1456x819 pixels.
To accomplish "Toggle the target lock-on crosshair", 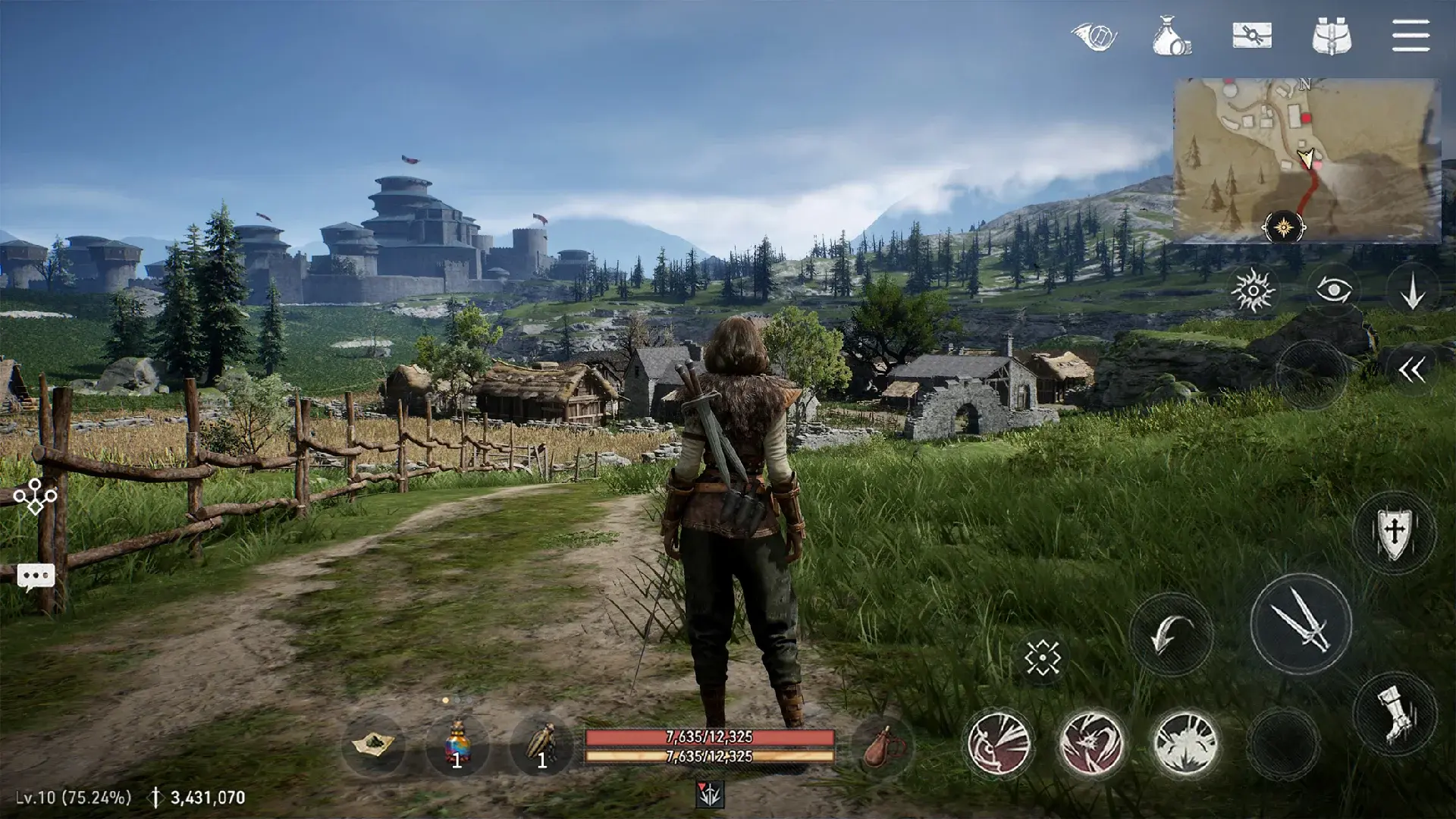I will coord(1042,657).
